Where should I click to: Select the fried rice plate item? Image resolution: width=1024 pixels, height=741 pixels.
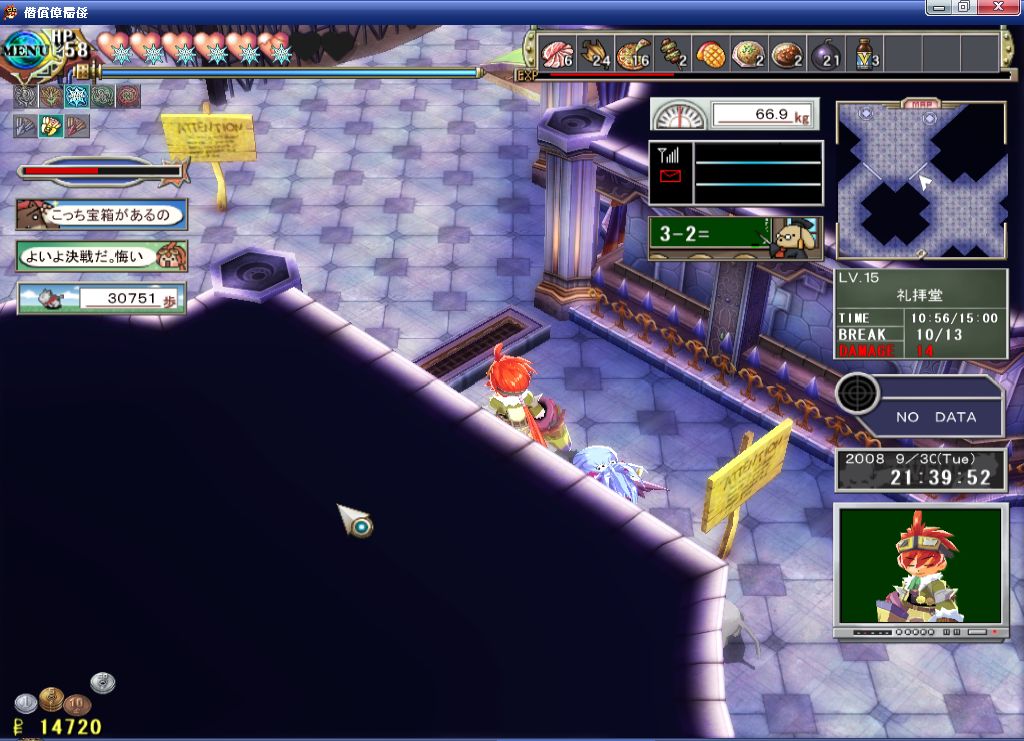tap(749, 52)
